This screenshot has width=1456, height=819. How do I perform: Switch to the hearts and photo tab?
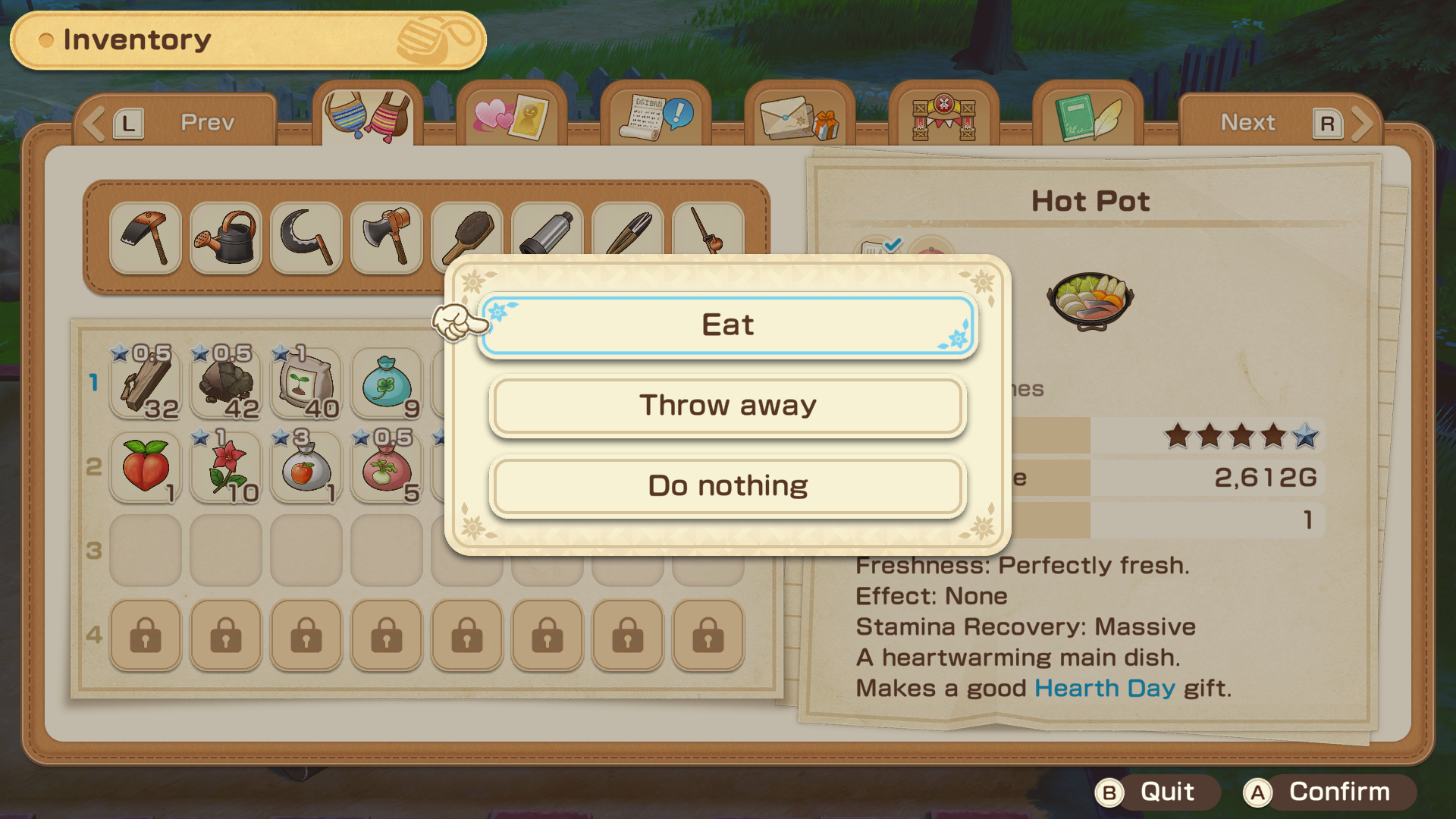(512, 116)
